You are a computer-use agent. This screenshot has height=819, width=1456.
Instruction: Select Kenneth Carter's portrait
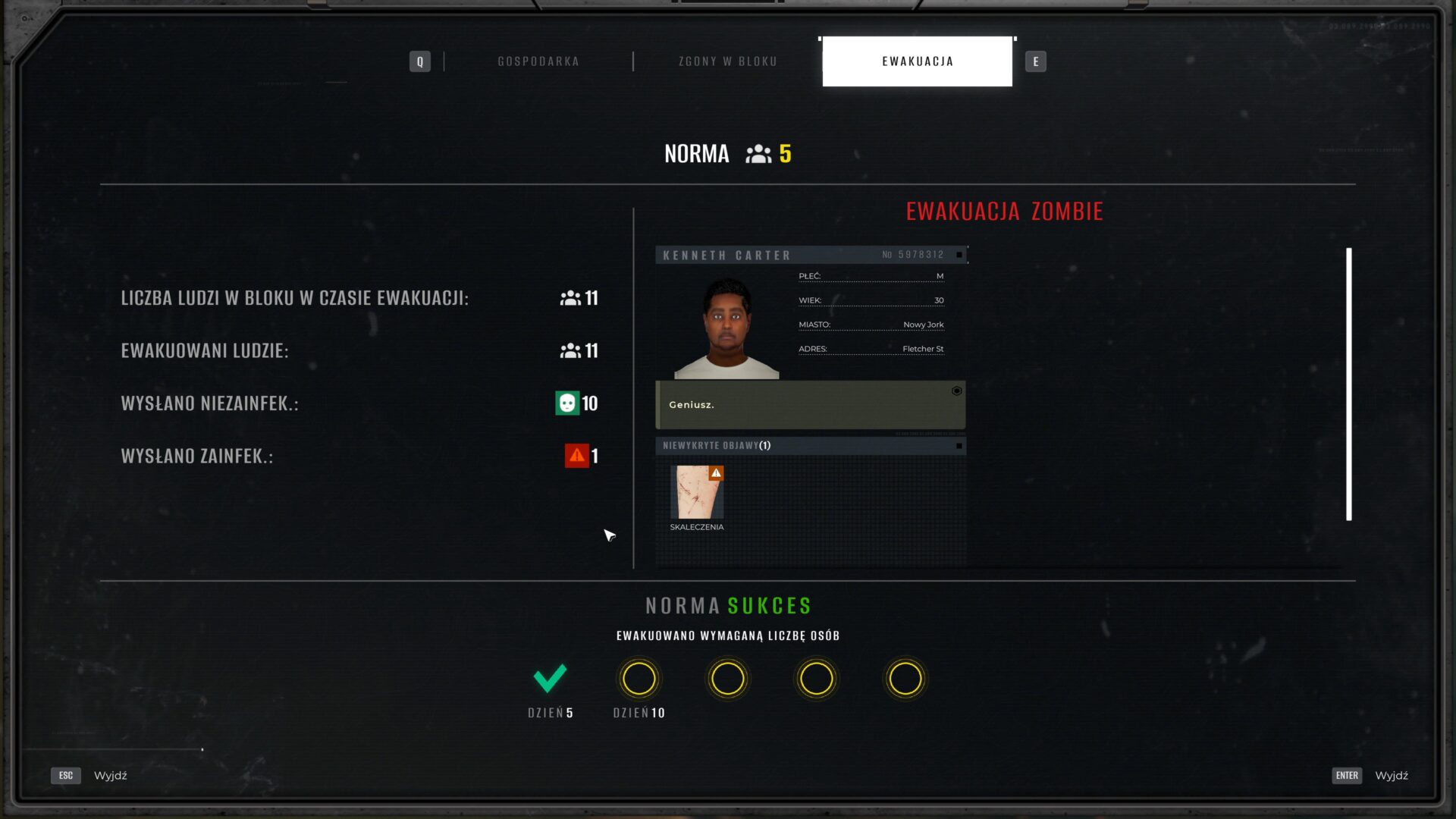(726, 328)
